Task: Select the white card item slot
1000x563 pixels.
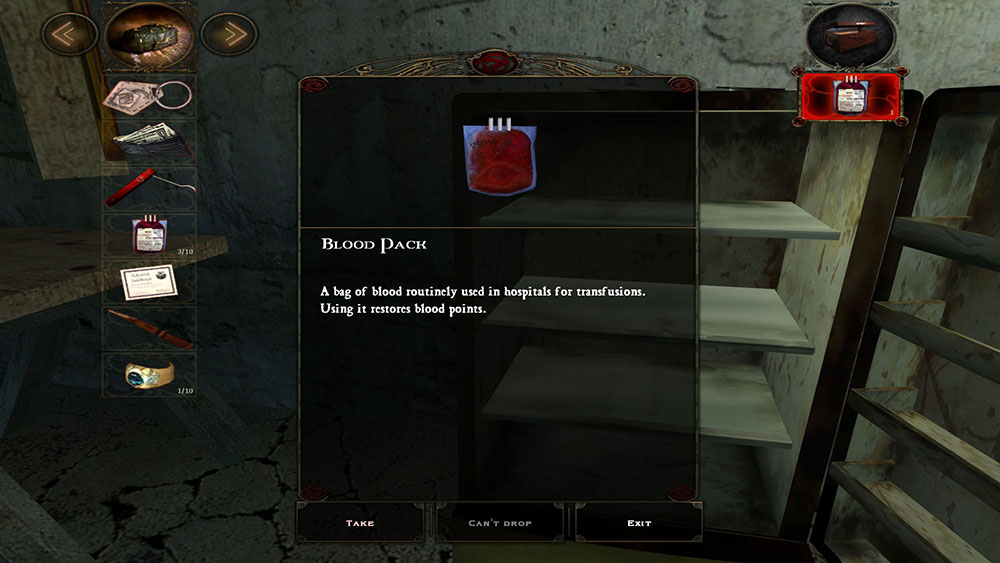Action: 150,282
